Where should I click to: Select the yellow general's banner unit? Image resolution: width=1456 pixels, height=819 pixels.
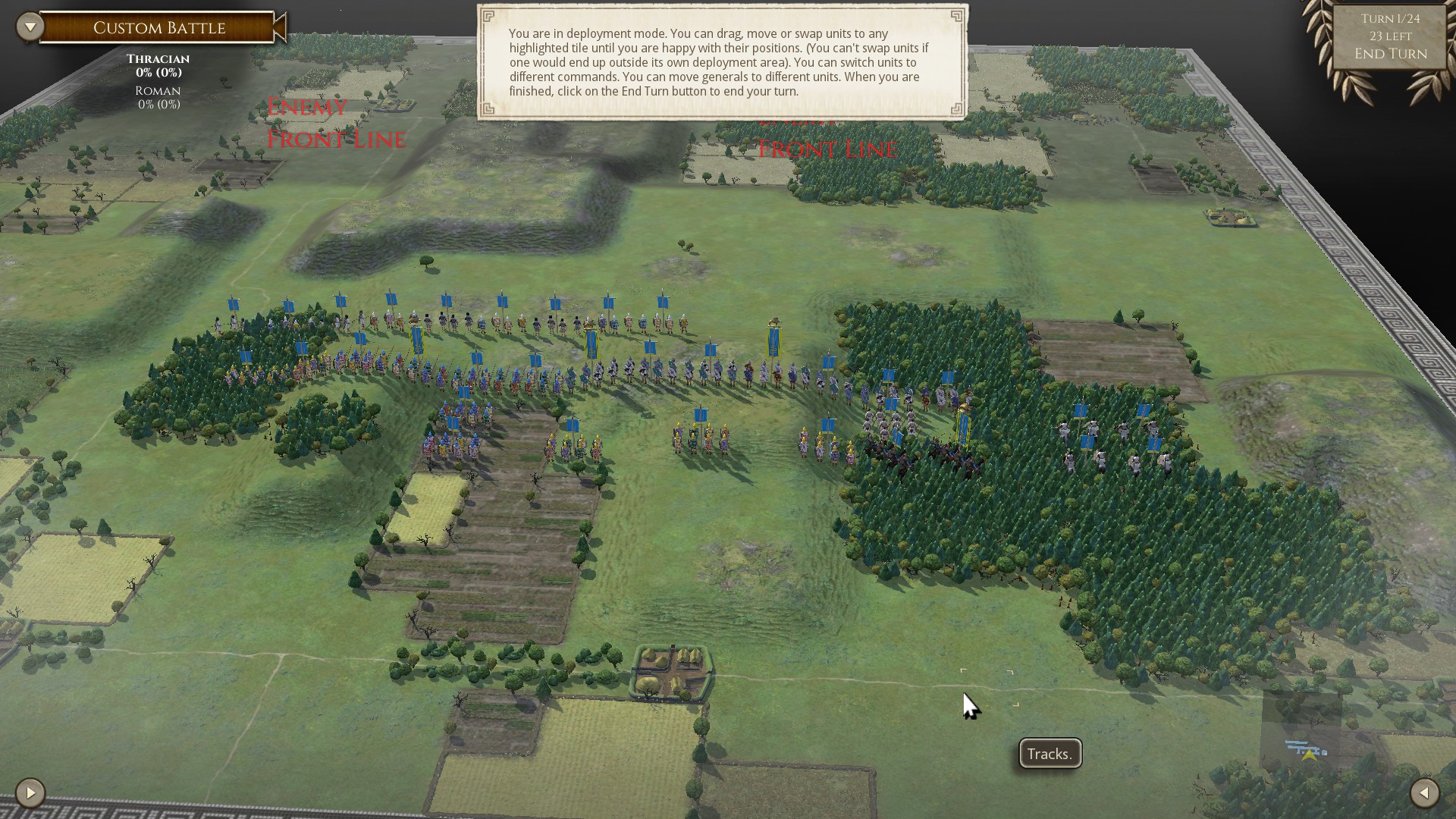coord(773,343)
